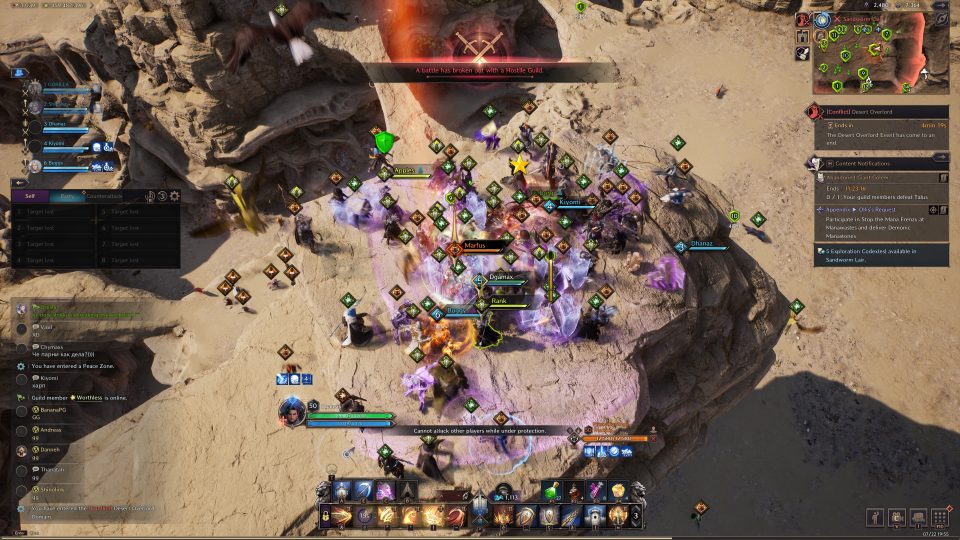The image size is (960, 540).
Task: Open target panel gear settings
Action: coord(175,197)
